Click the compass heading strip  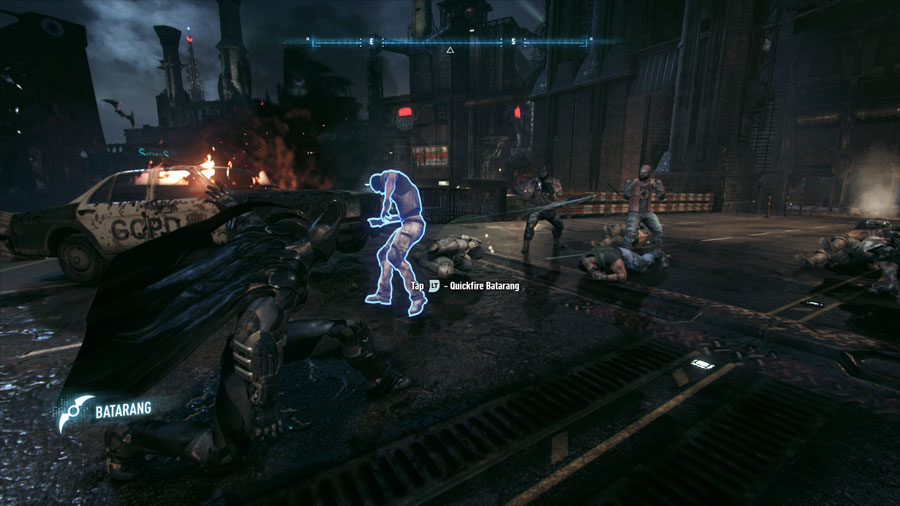coord(400,42)
